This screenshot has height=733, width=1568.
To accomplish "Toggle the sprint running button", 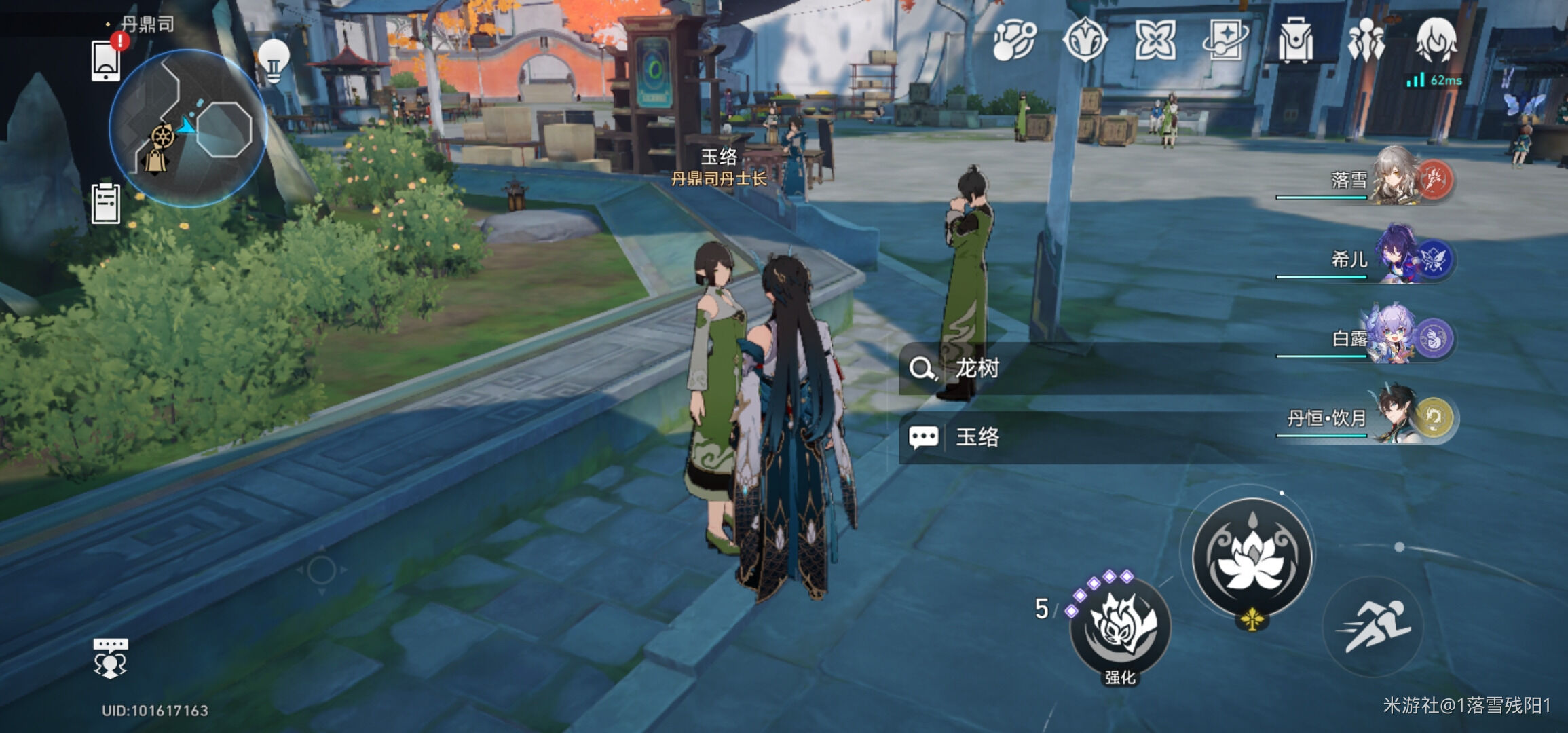I will click(x=1373, y=627).
